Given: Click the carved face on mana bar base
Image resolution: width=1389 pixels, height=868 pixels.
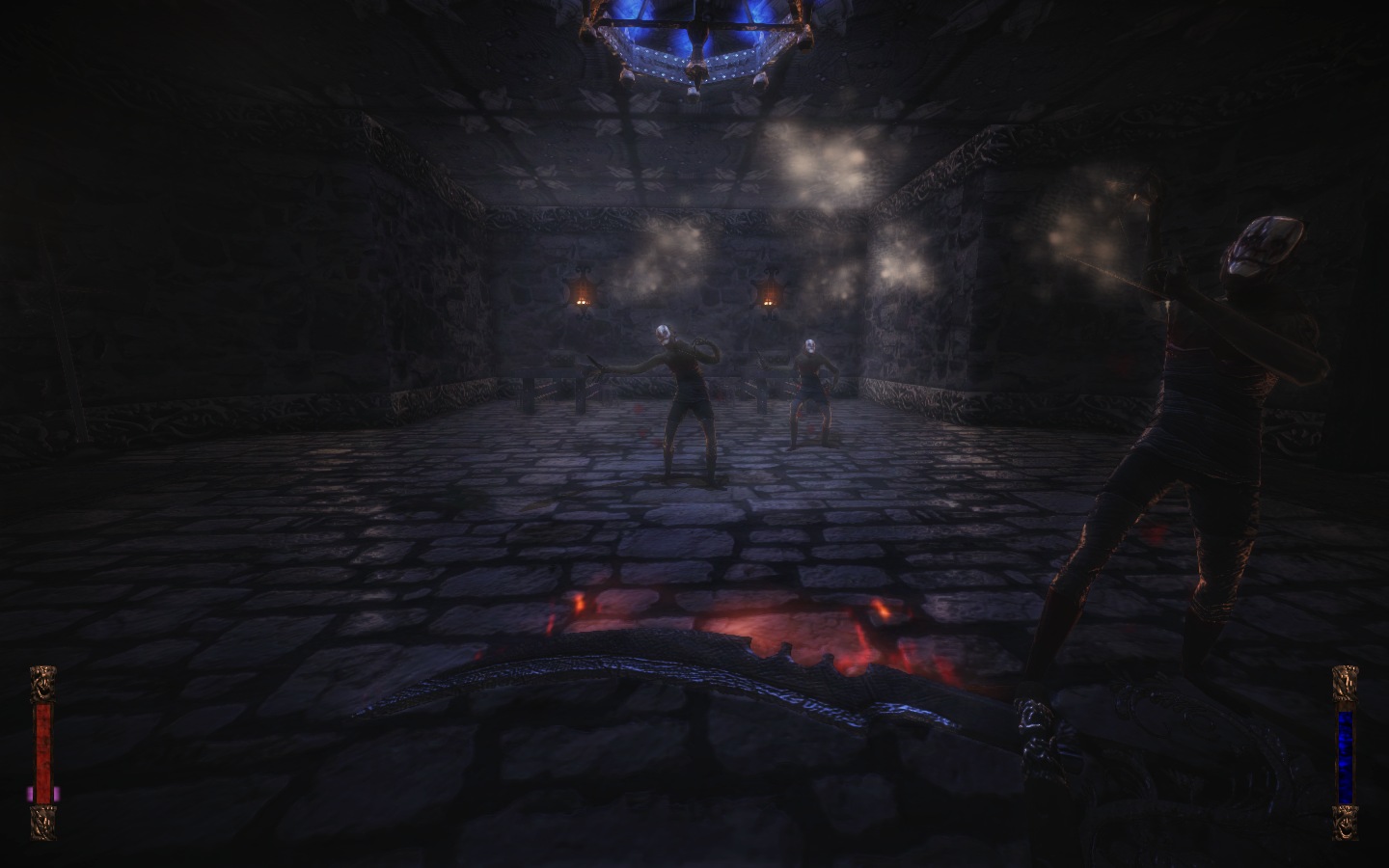Looking at the screenshot, I should click(x=1345, y=825).
